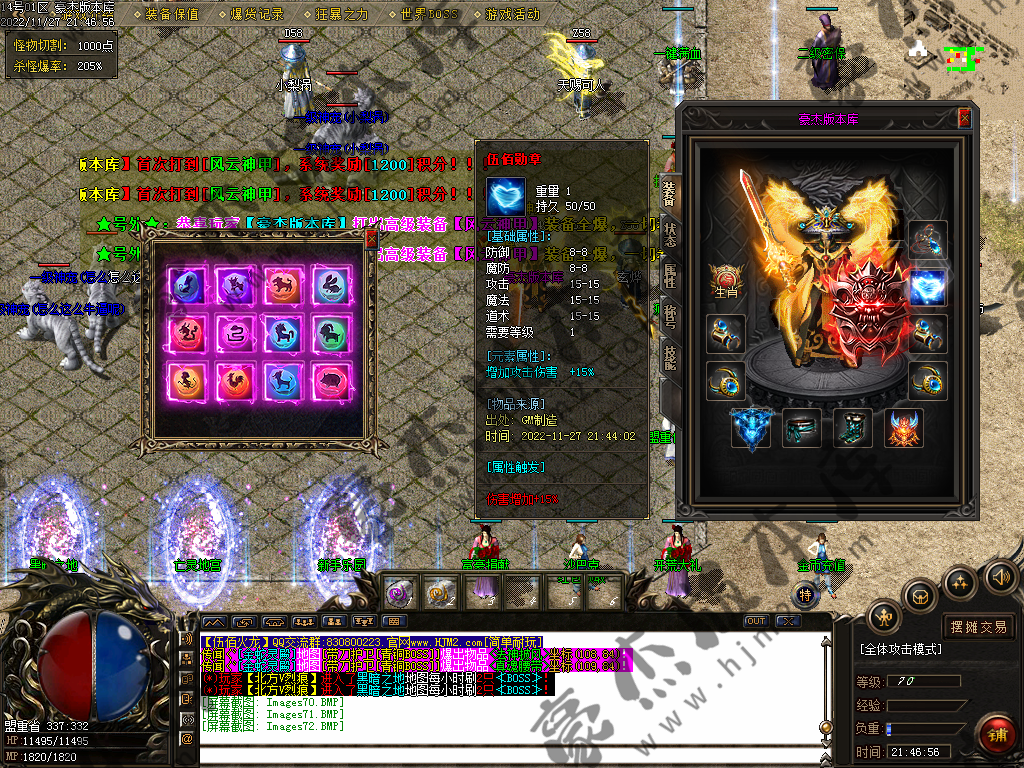This screenshot has height=768, width=1024.
Task: Open the 世界BOSS menu
Action: coord(428,15)
